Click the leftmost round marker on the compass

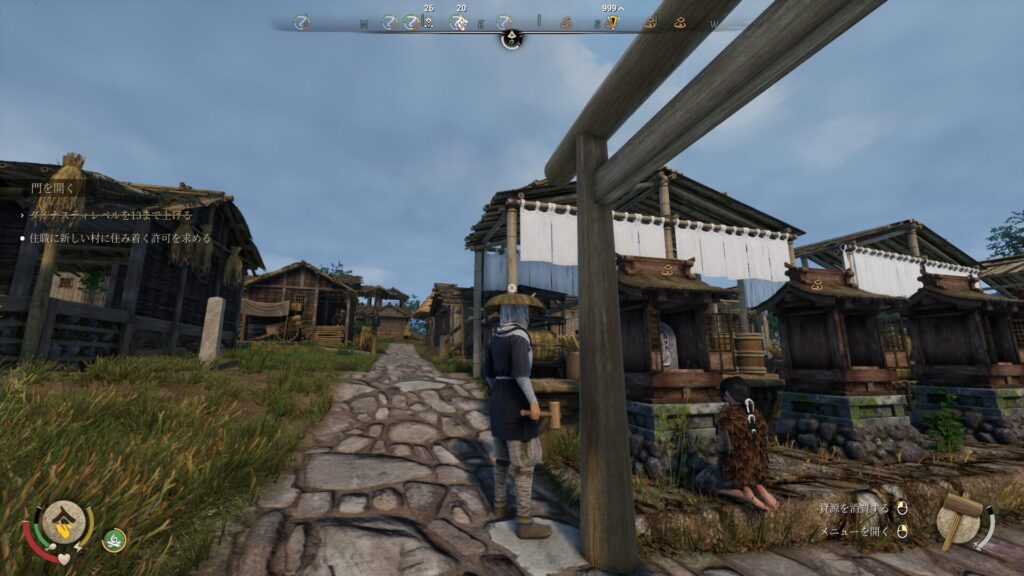pos(302,22)
